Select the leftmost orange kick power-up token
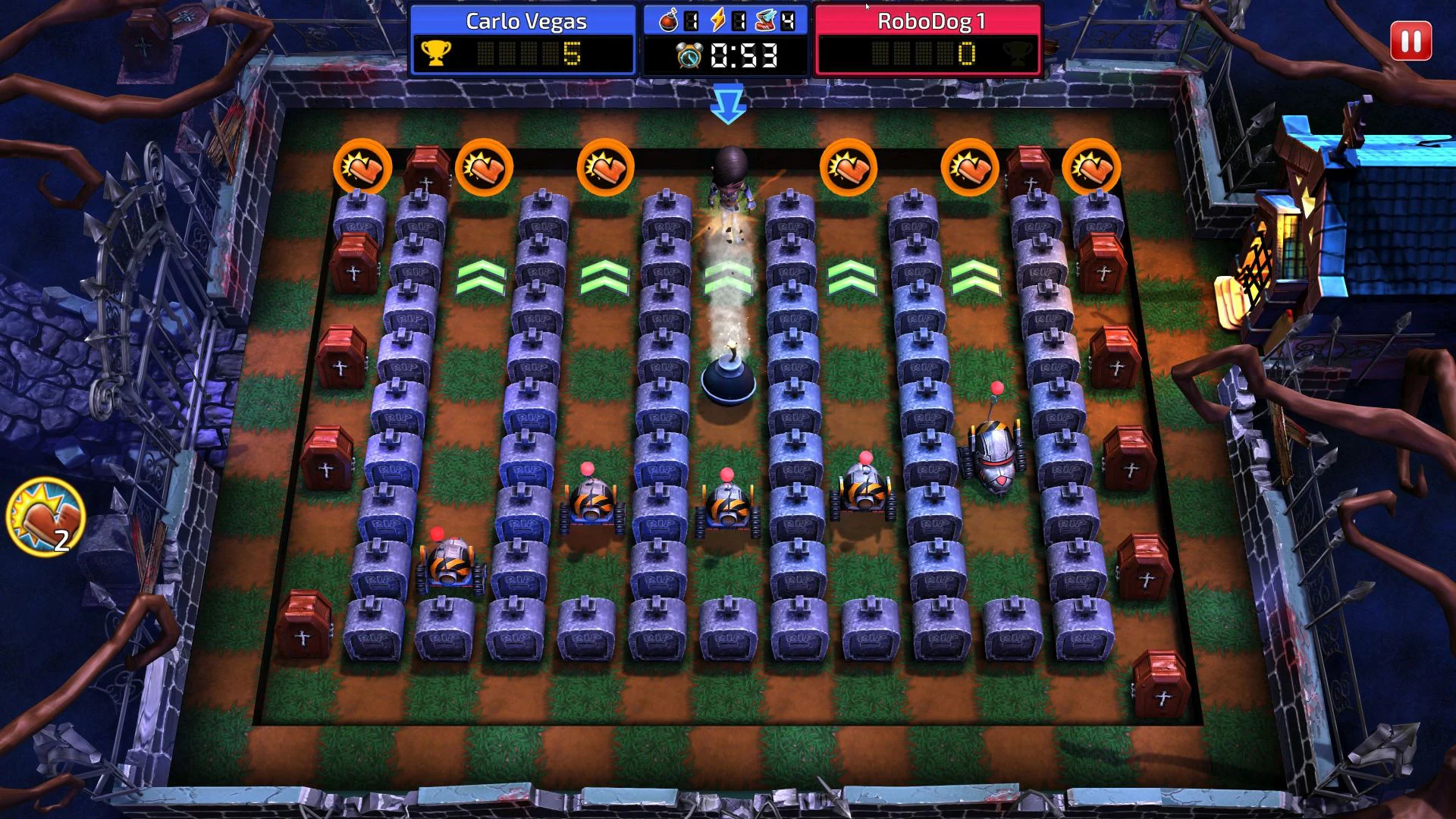The height and width of the screenshot is (819, 1456). 364,167
